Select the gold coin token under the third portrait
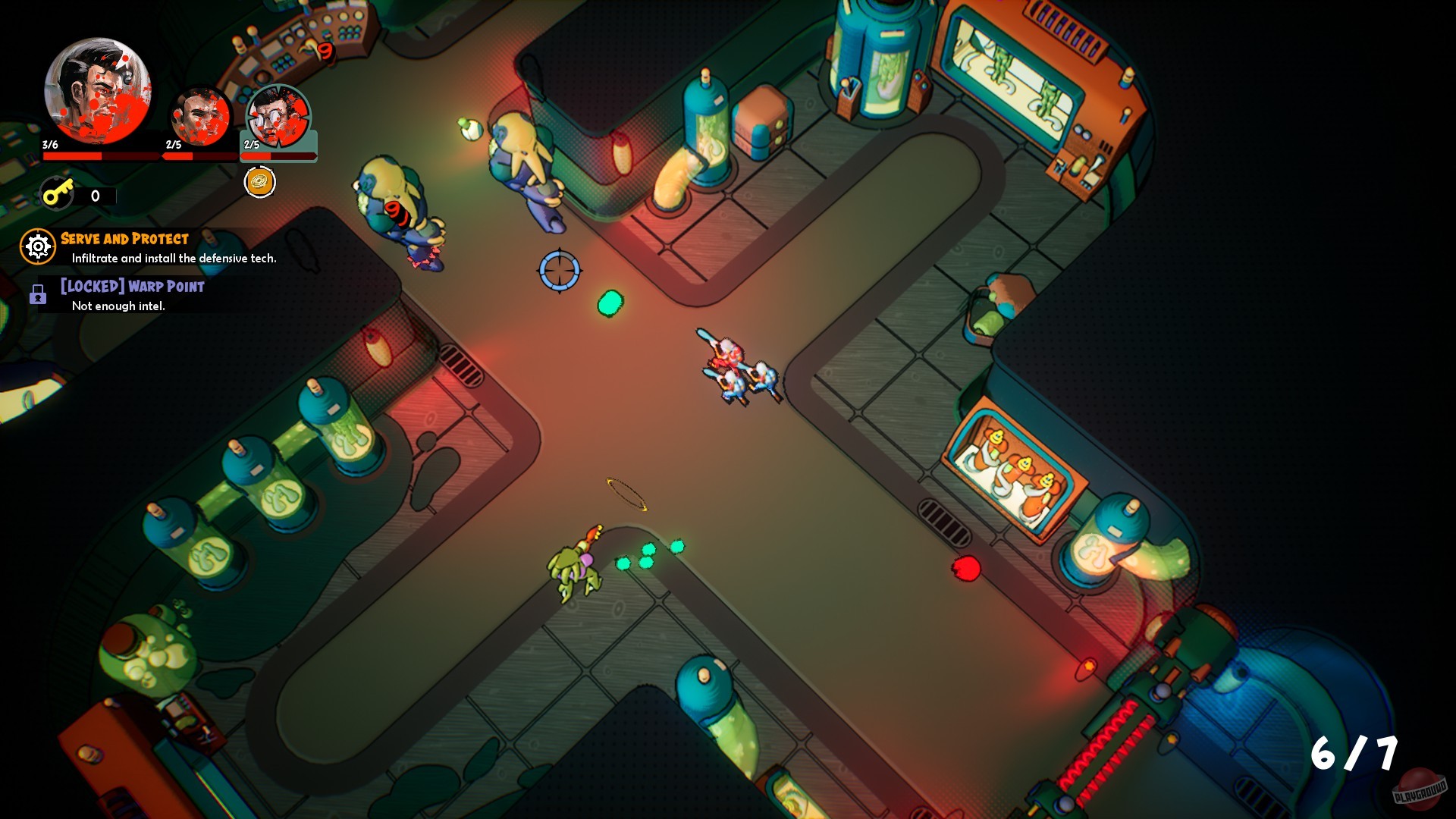This screenshot has width=1456, height=819. point(260,182)
